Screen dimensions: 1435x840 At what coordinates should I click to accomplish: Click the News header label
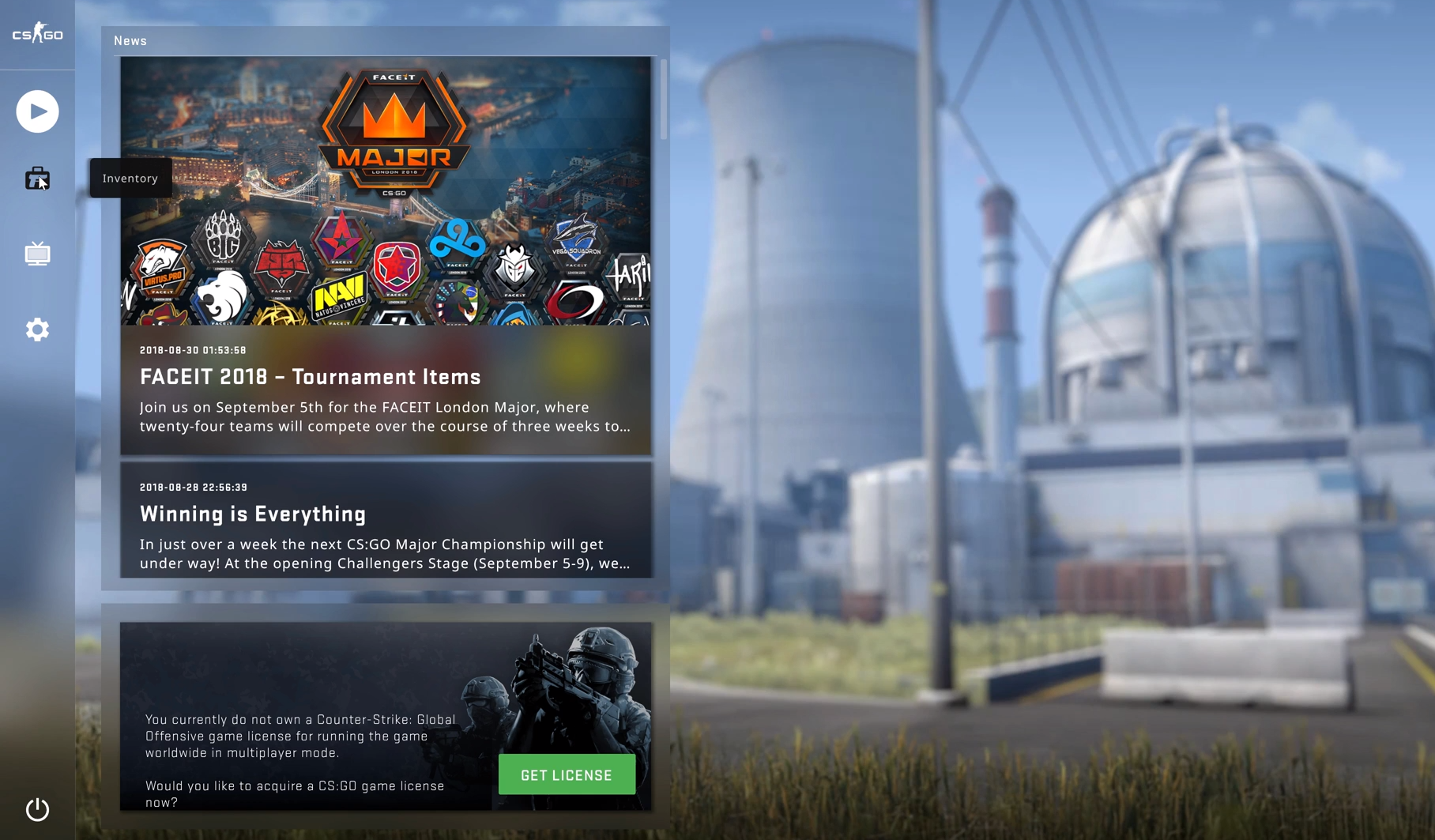(130, 40)
